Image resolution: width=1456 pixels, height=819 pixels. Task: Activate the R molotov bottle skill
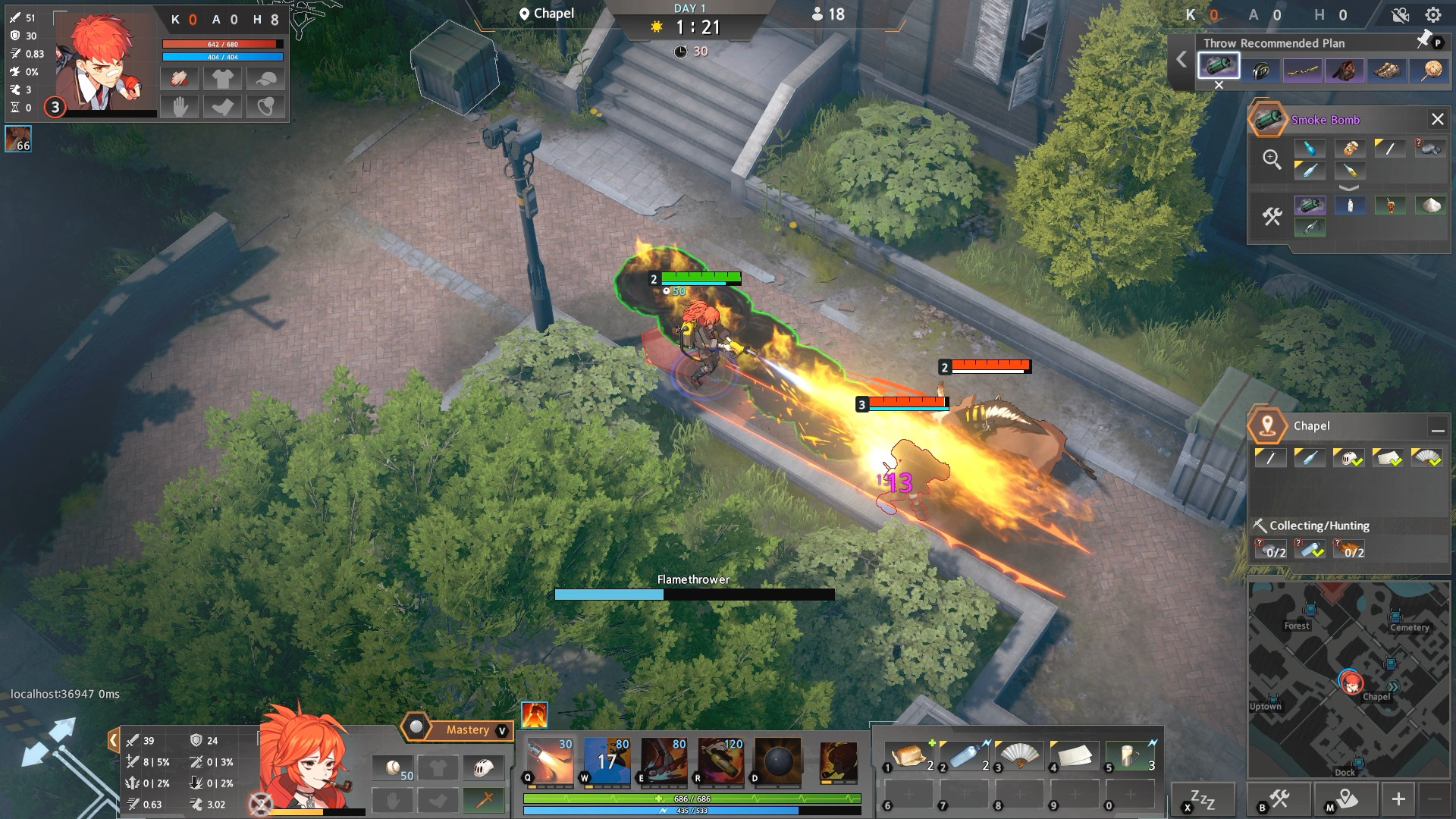click(x=720, y=761)
